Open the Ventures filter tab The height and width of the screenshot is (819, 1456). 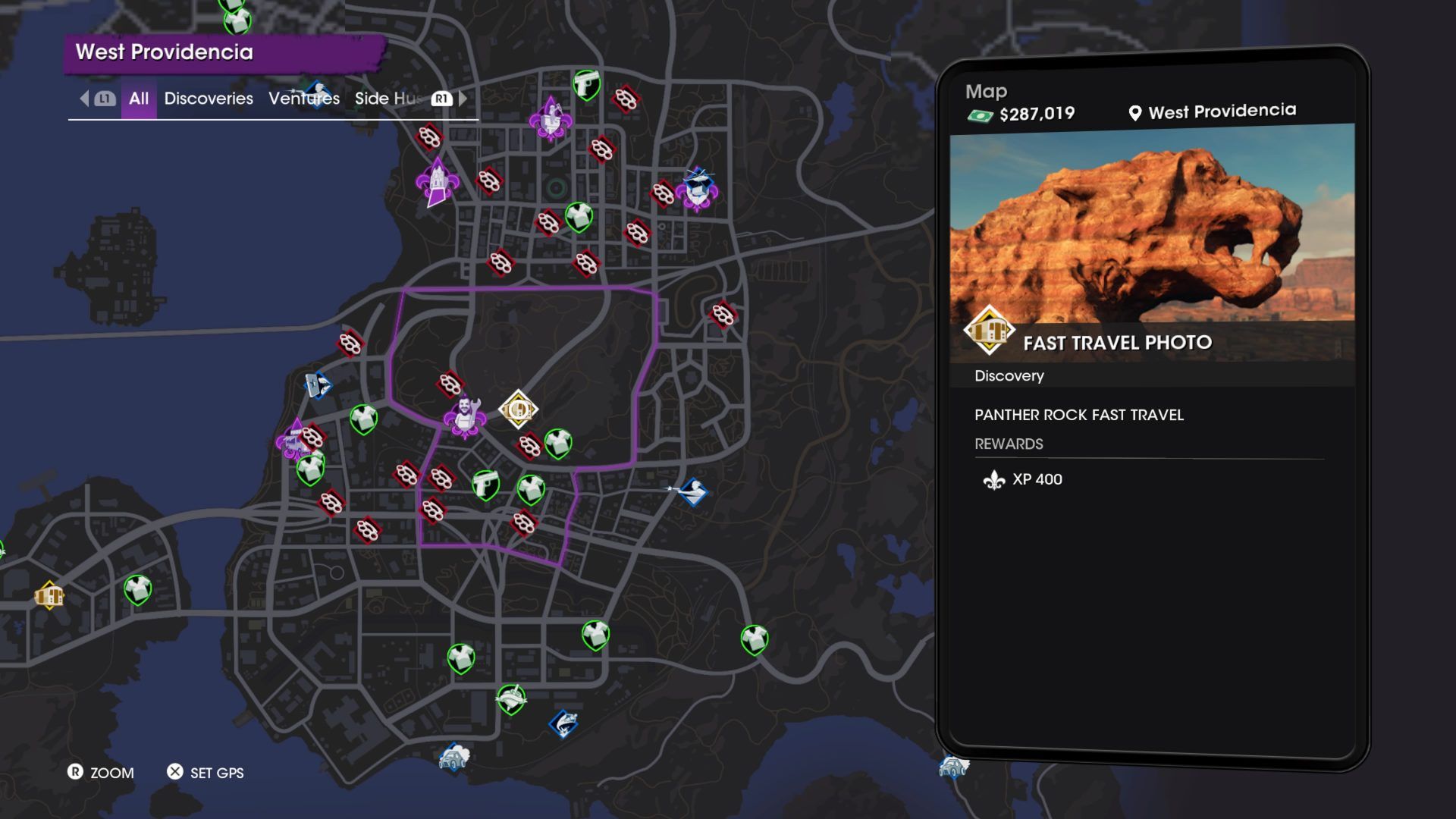coord(303,99)
